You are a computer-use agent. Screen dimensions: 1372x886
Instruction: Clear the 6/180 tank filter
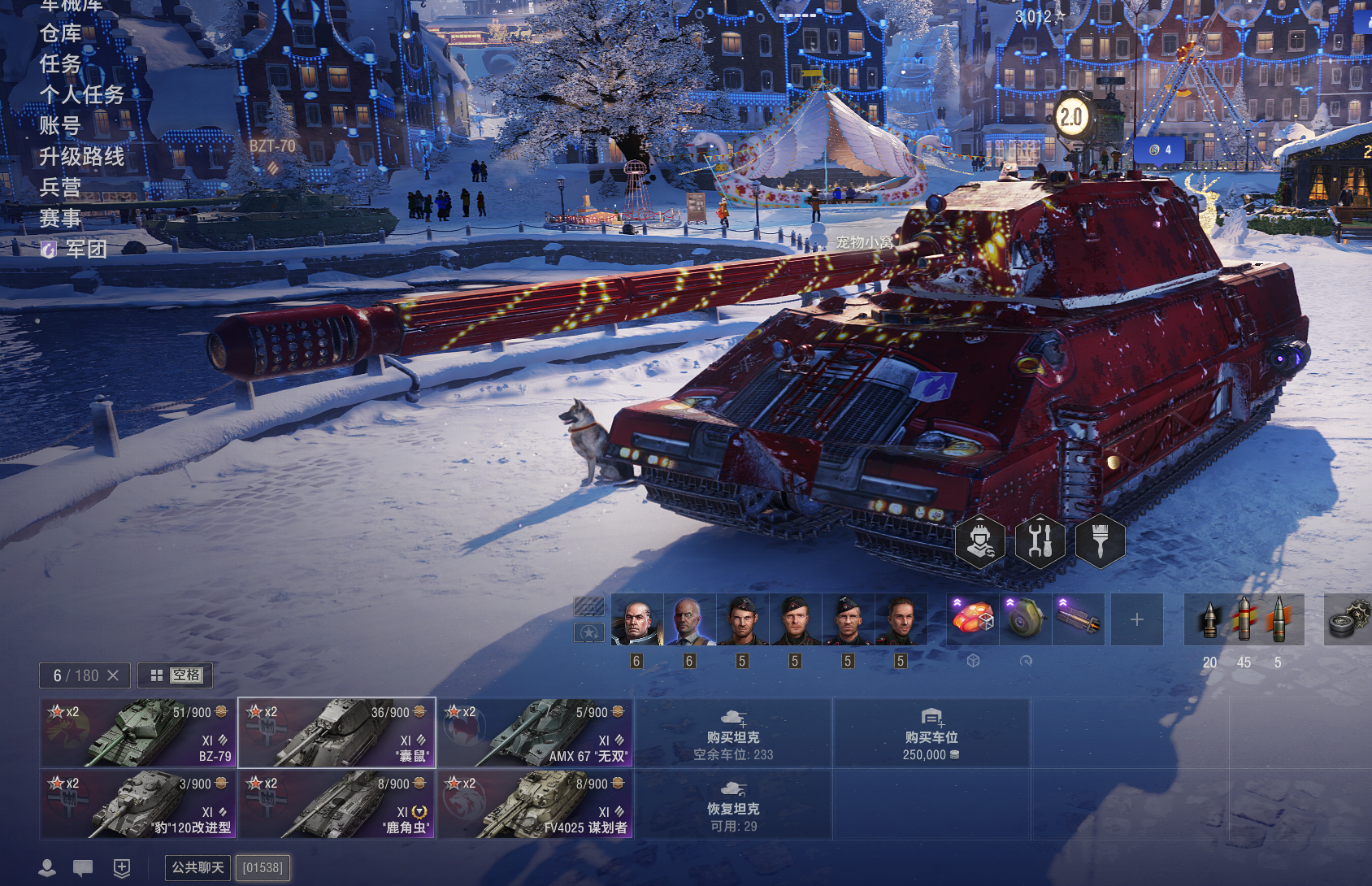(x=113, y=675)
